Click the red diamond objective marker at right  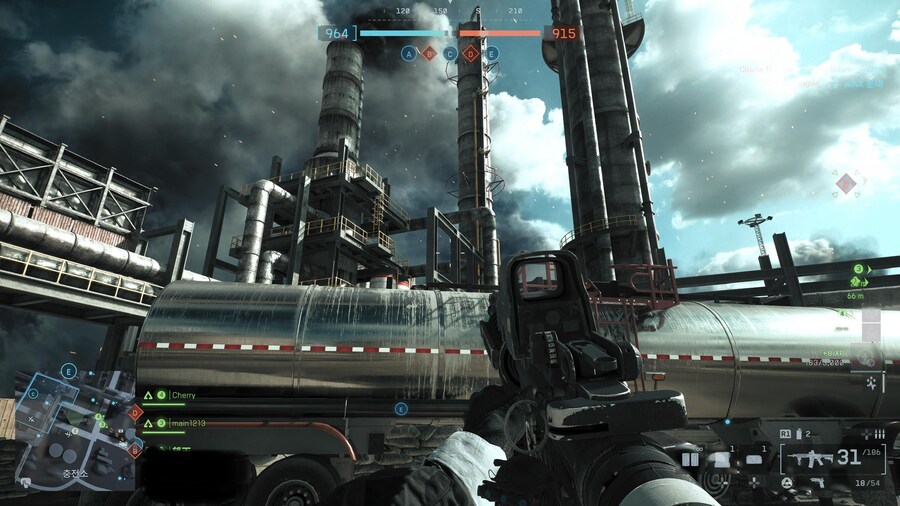tap(847, 183)
